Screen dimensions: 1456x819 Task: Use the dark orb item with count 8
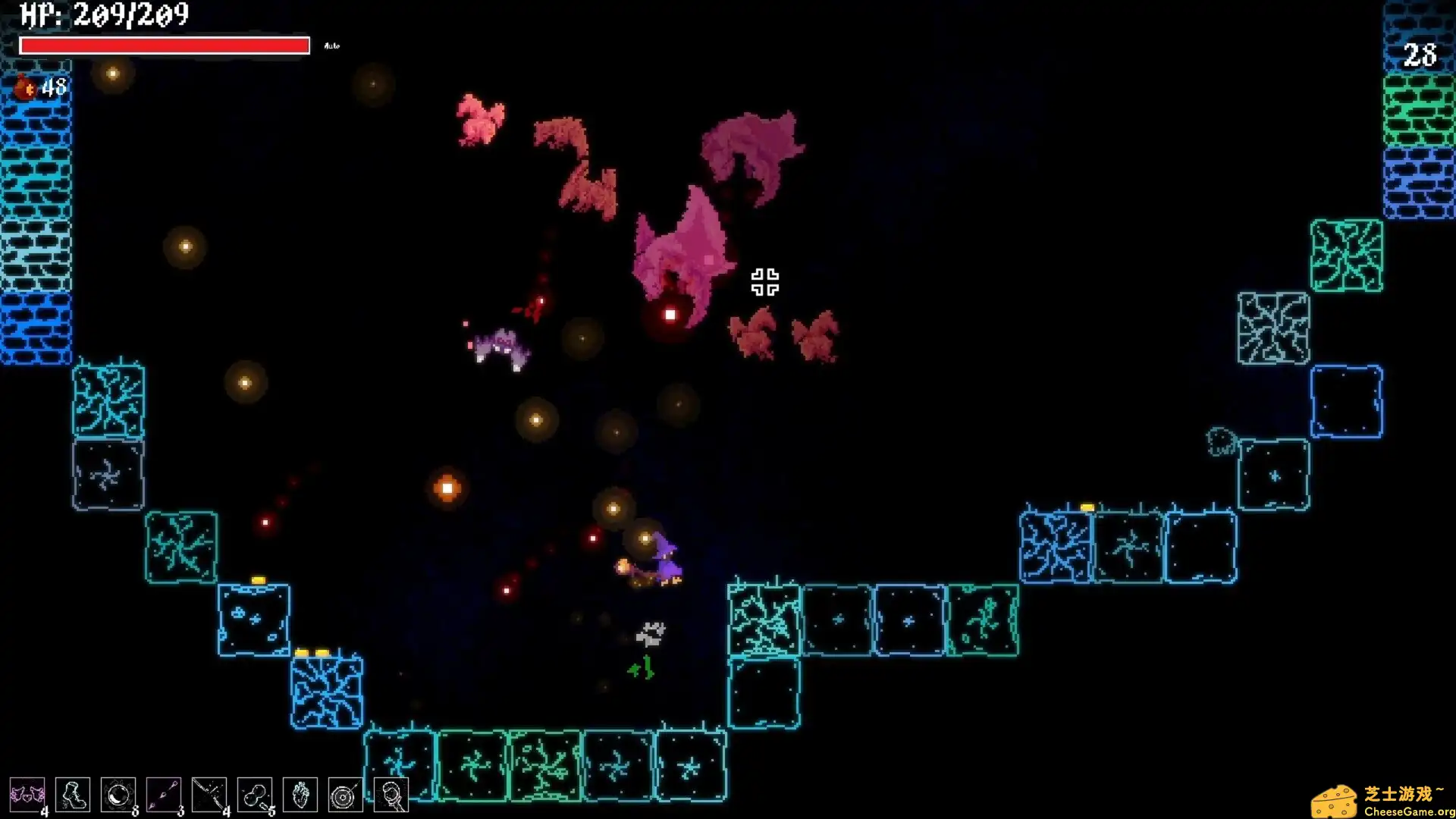118,794
